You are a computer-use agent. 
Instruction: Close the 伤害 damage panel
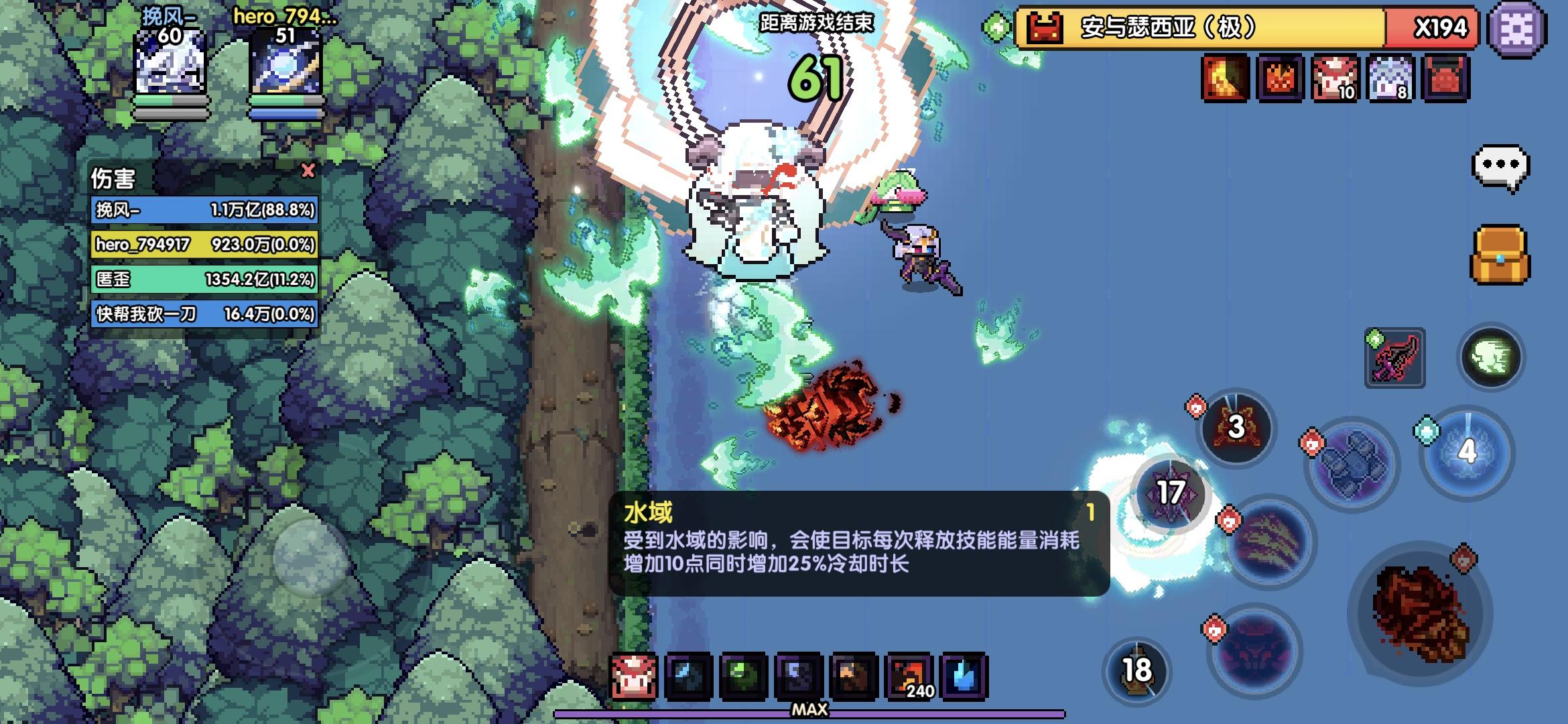pyautogui.click(x=308, y=171)
